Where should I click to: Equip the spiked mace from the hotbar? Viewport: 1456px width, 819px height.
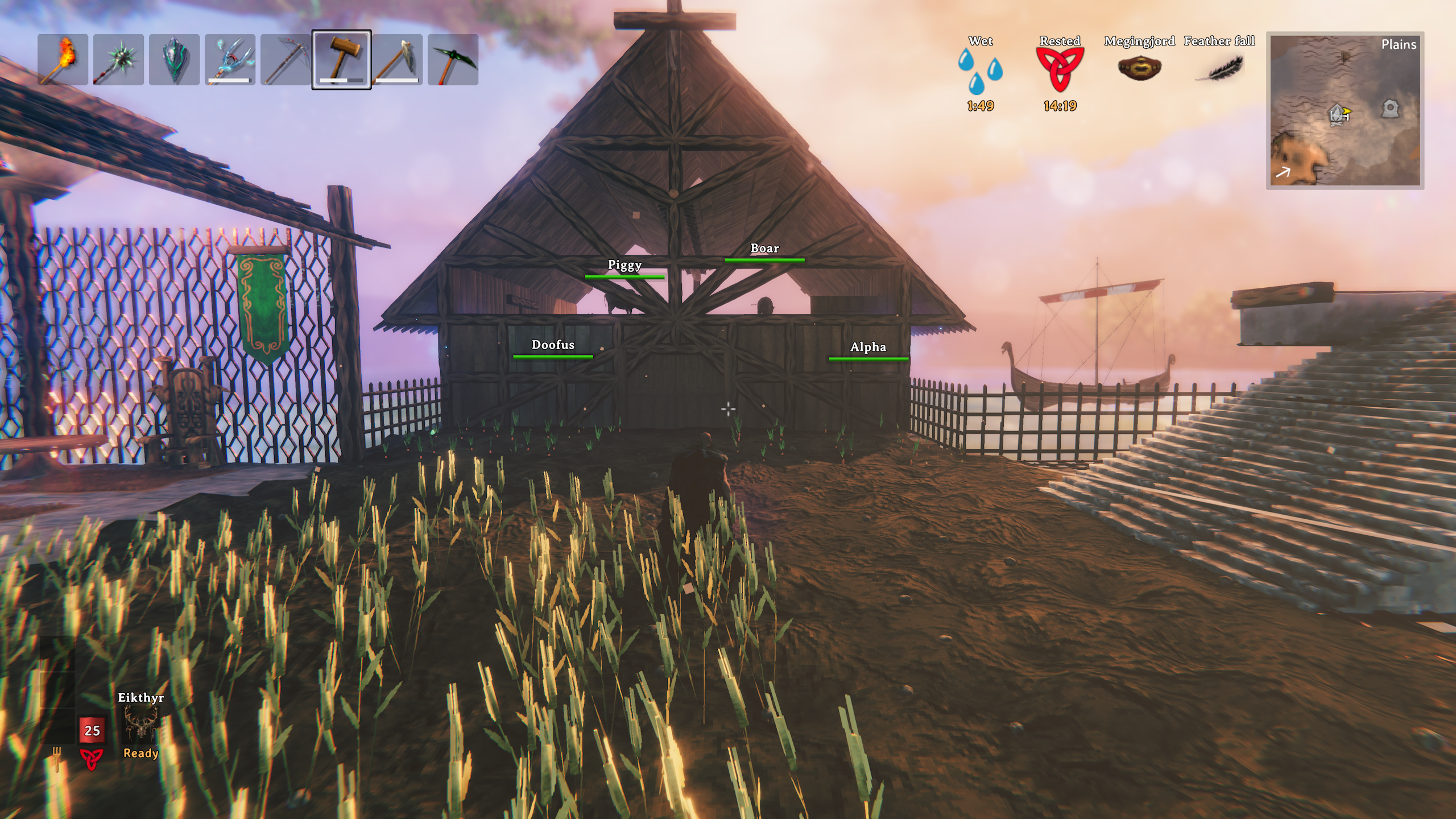(x=118, y=60)
